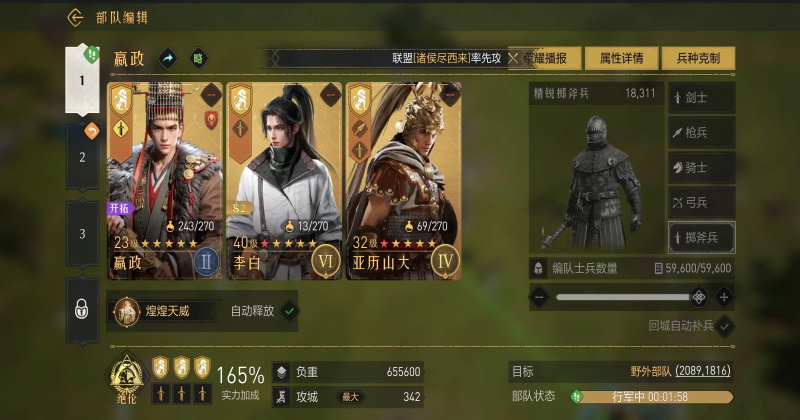800x420 pixels.
Task: Decrease soldier count with minus button
Action: tap(539, 297)
